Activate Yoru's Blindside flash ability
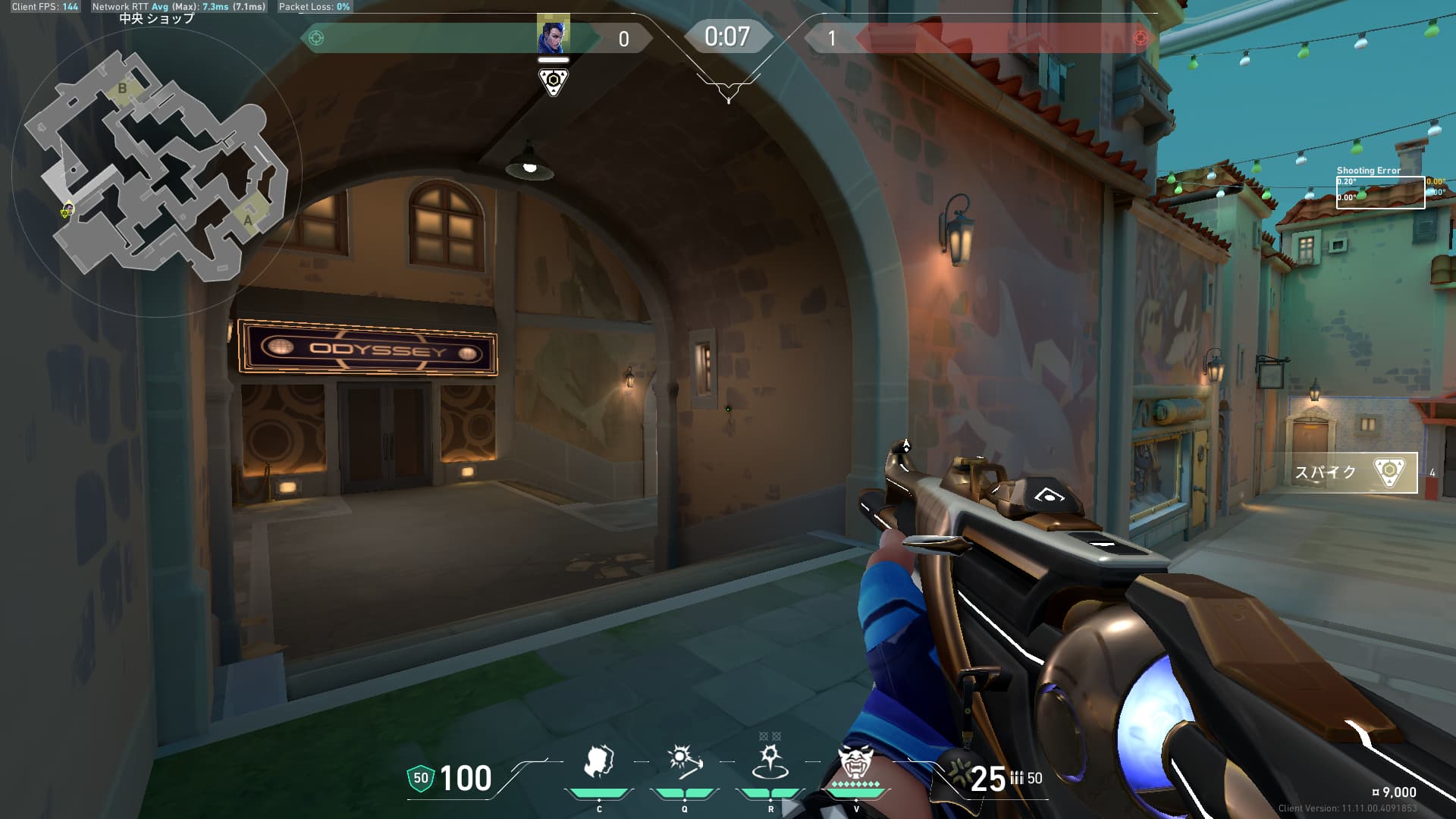The height and width of the screenshot is (819, 1456). (x=684, y=763)
